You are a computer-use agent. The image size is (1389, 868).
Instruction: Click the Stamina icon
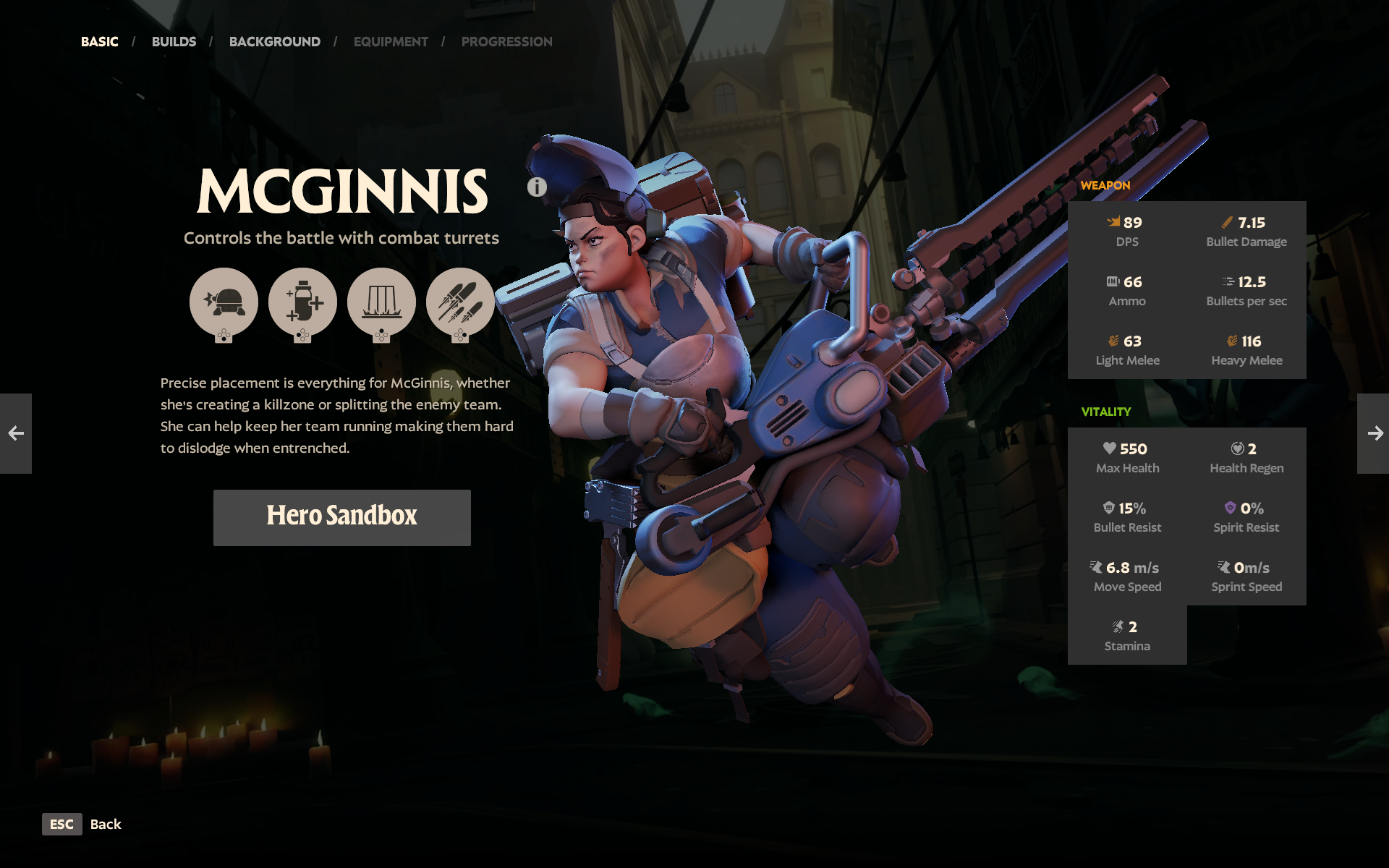pos(1117,626)
